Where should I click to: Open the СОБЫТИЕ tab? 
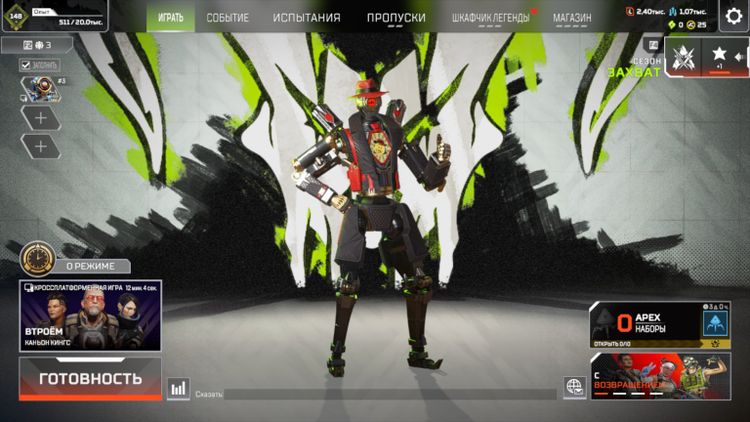(x=228, y=17)
